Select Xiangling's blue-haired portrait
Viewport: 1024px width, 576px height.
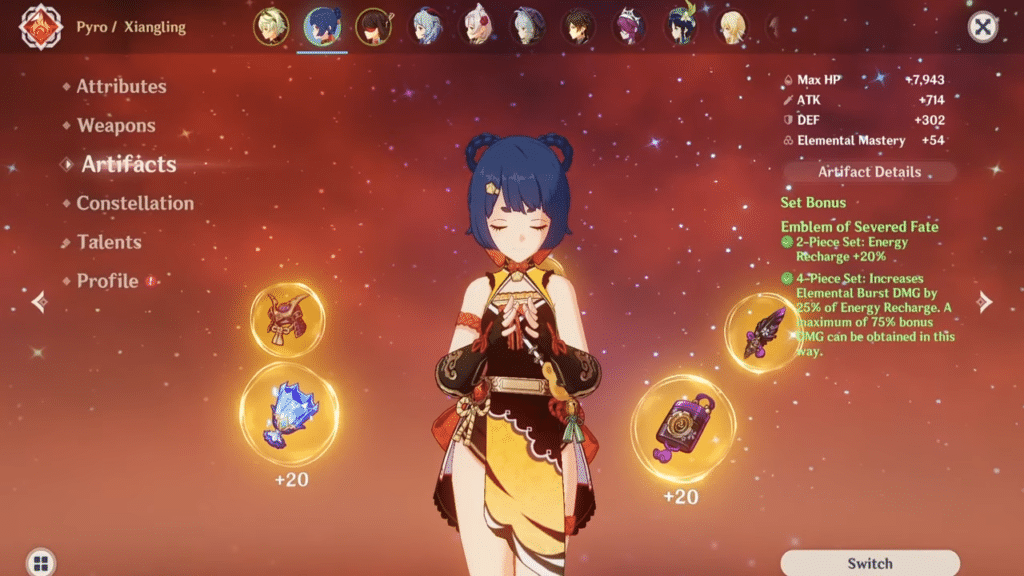[x=322, y=27]
